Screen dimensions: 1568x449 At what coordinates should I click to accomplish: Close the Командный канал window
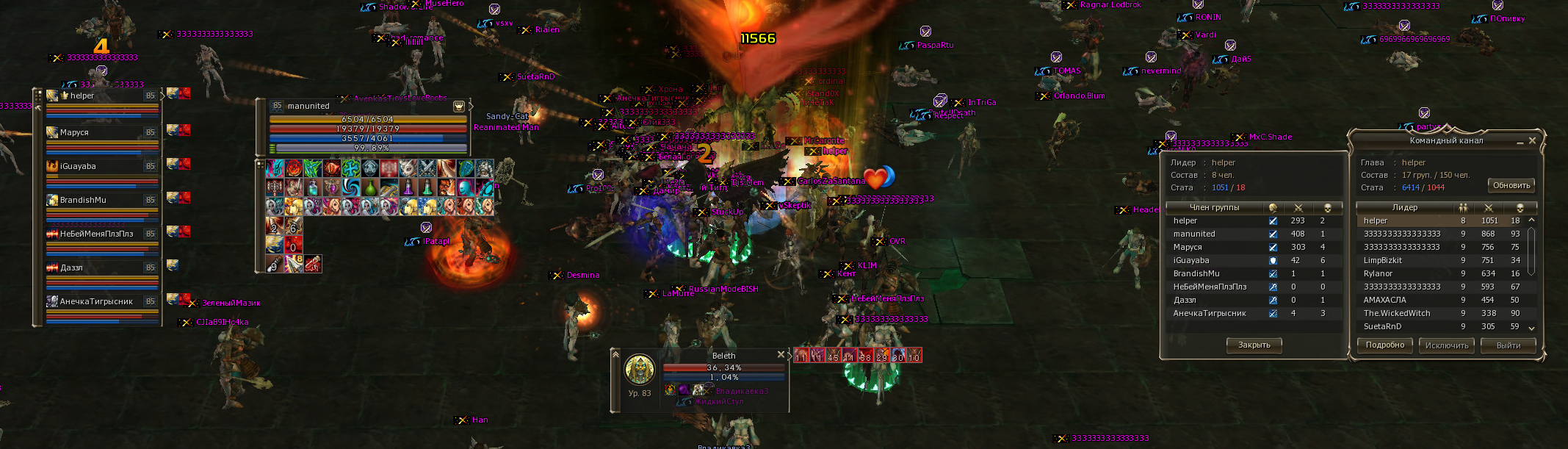(1532, 140)
